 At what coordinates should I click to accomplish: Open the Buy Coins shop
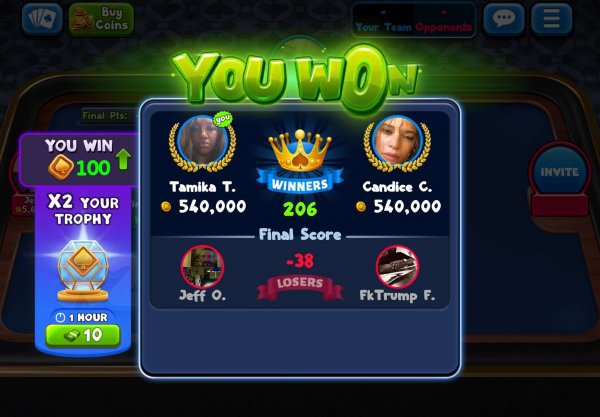[101, 18]
